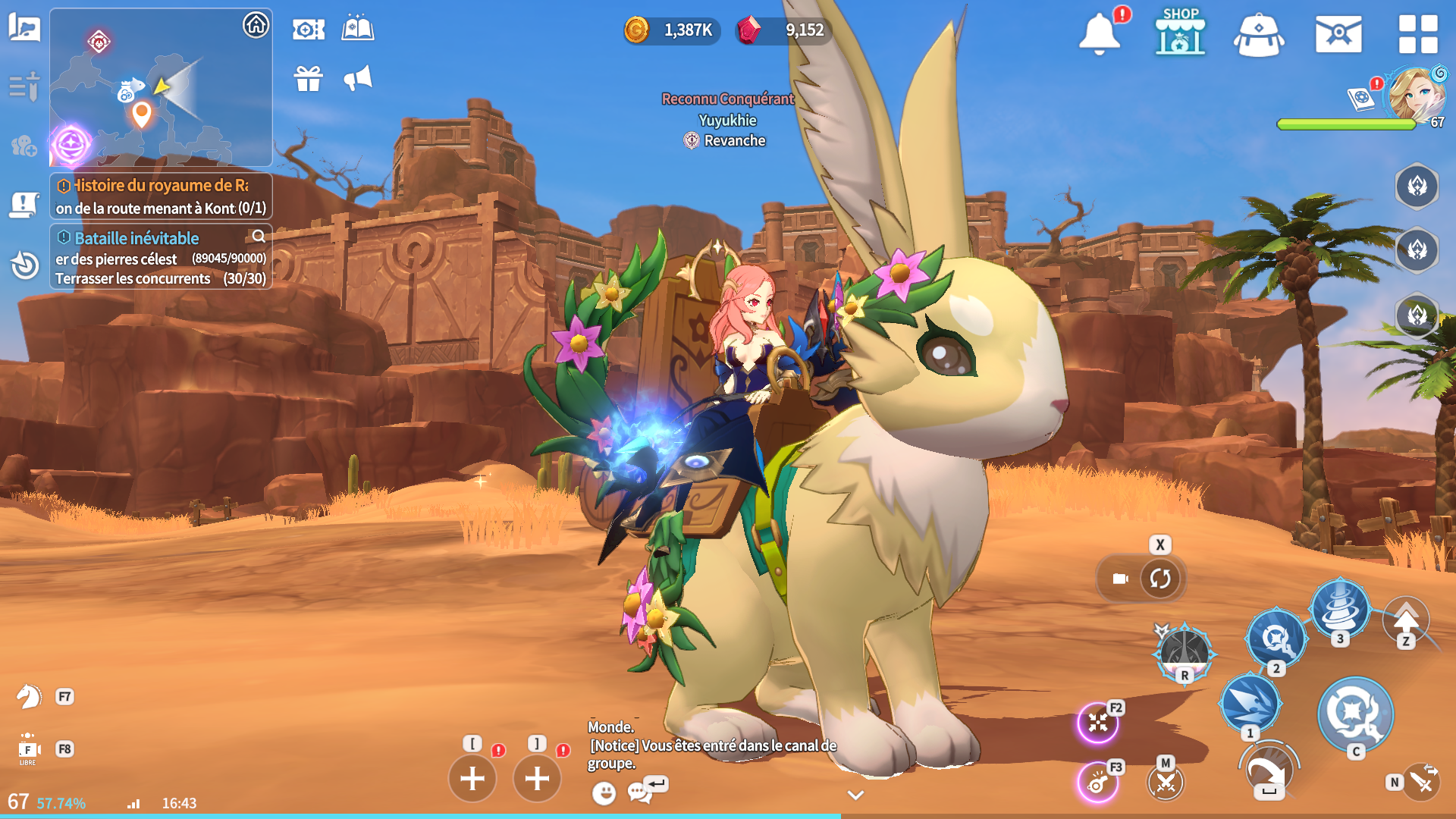Activate the tornado skill

tap(1340, 607)
